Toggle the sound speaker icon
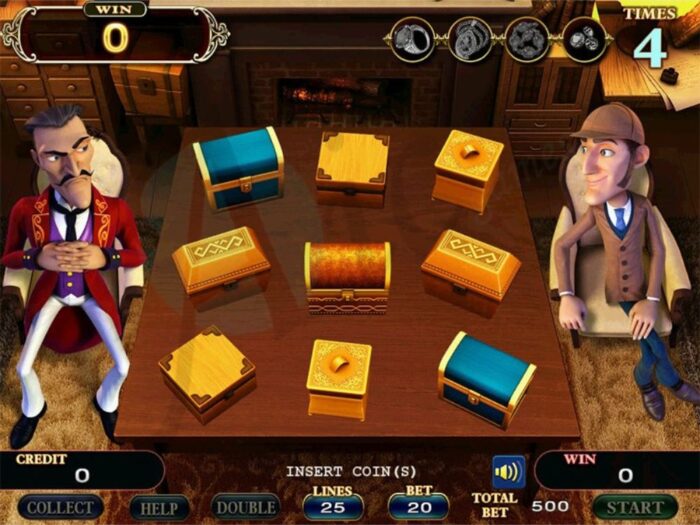Viewport: 700px width, 525px height. point(508,471)
